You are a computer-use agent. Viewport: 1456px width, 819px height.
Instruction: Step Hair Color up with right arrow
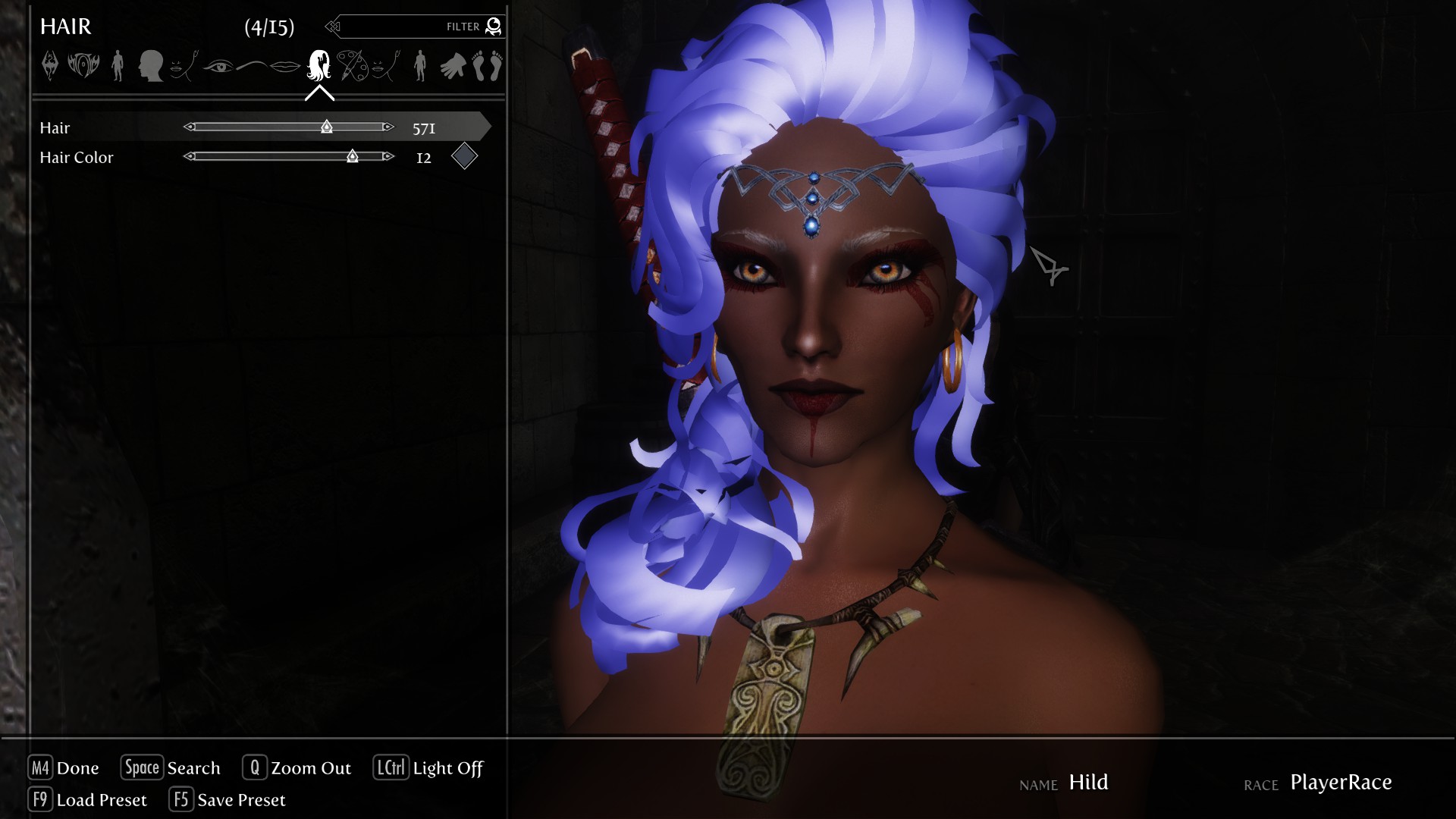388,157
